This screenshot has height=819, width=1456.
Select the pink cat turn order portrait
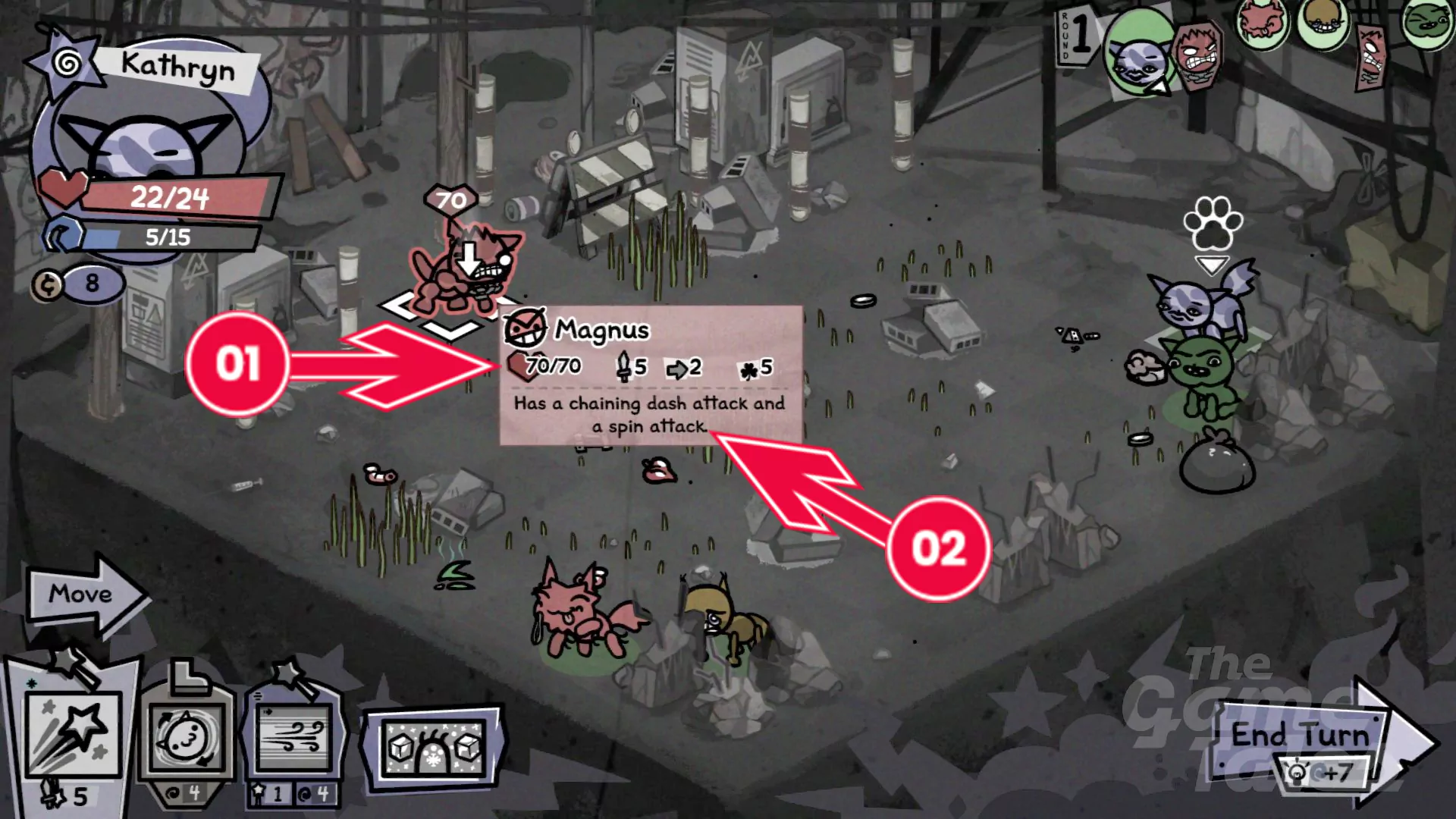pos(1261,20)
